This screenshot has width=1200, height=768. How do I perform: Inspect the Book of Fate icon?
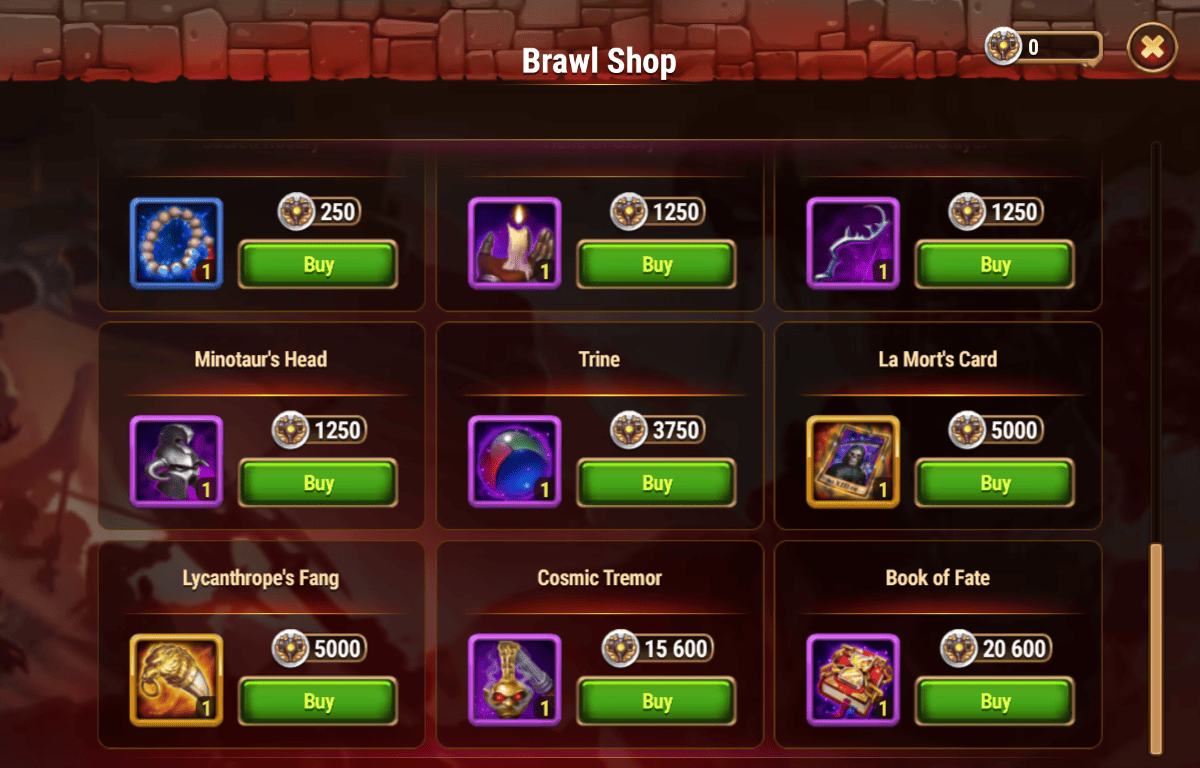click(x=852, y=680)
